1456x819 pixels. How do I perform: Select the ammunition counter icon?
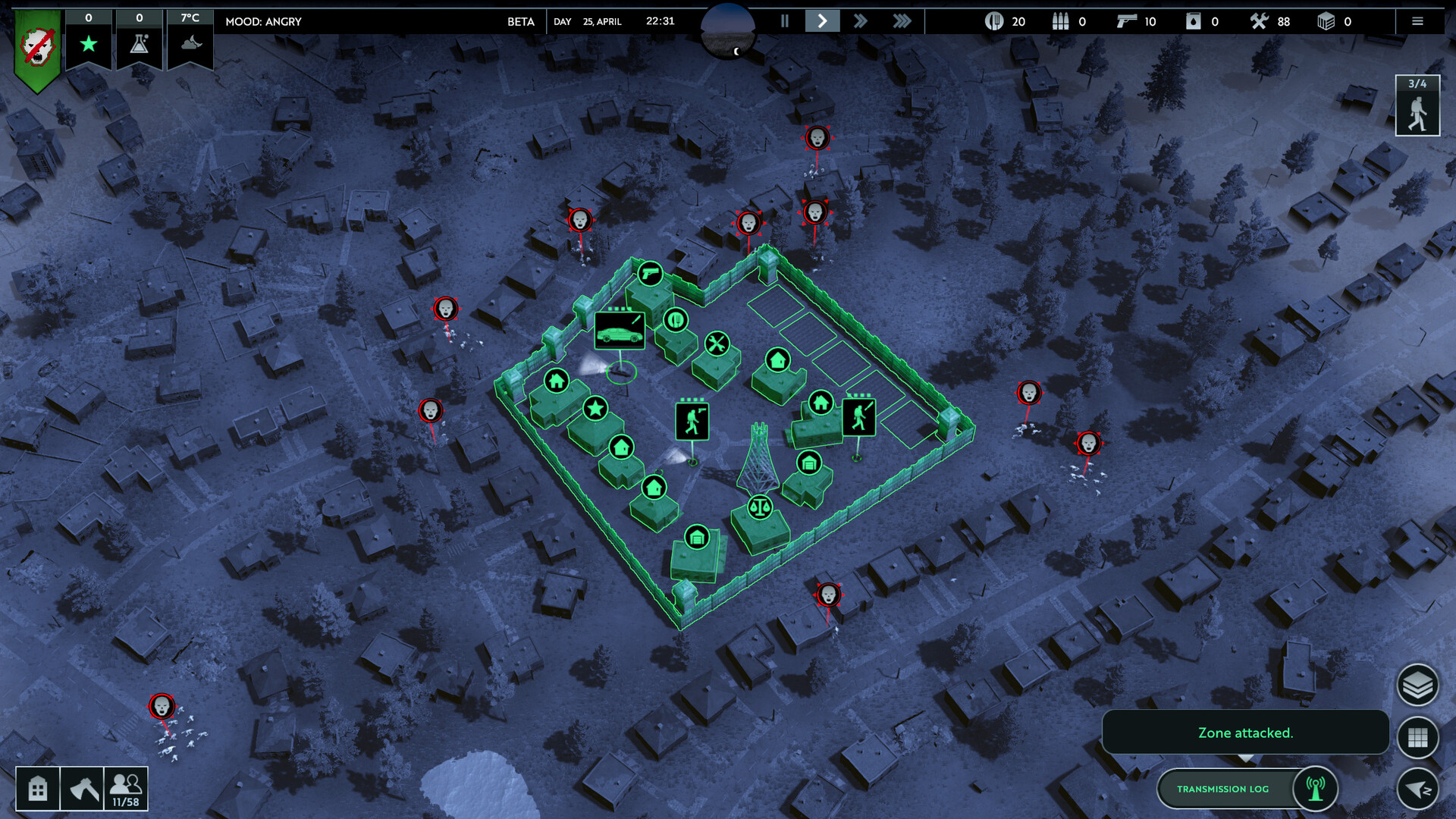tap(1059, 21)
